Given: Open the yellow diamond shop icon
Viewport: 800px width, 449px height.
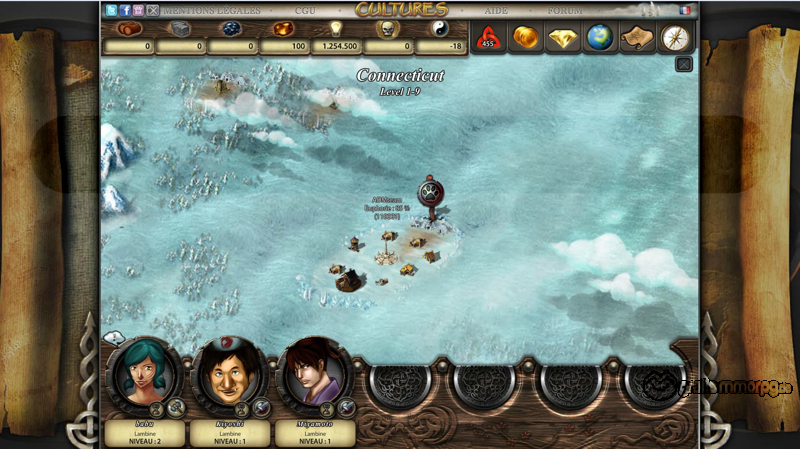Looking at the screenshot, I should [x=563, y=38].
